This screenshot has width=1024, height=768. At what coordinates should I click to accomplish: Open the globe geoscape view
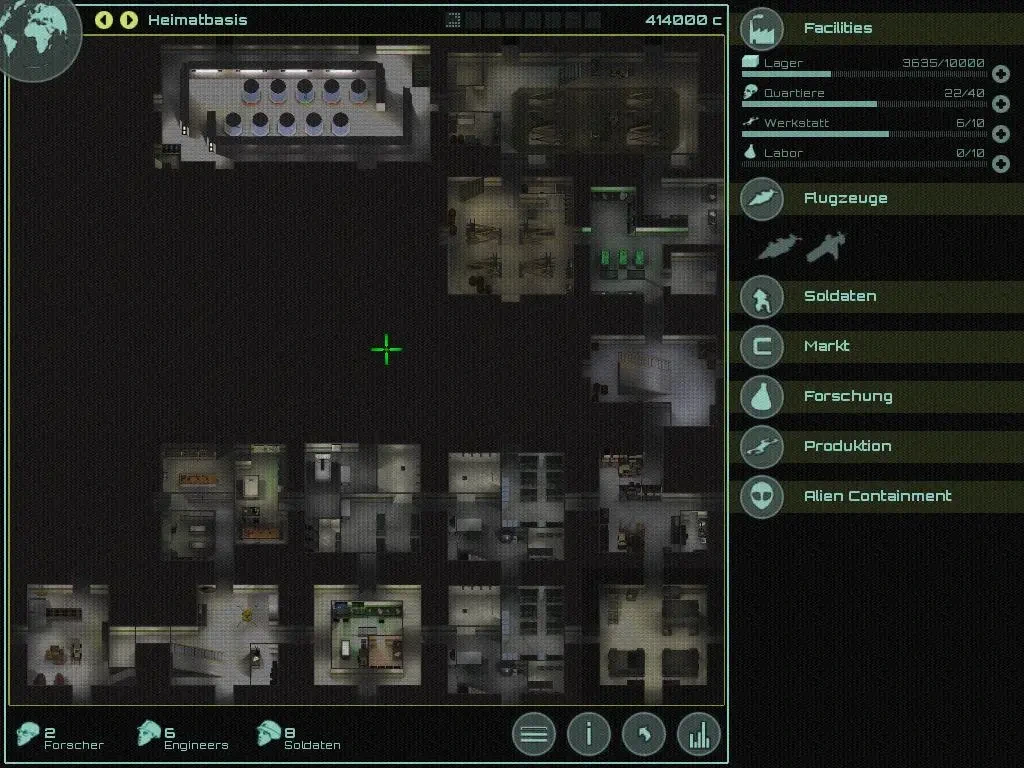[x=36, y=34]
